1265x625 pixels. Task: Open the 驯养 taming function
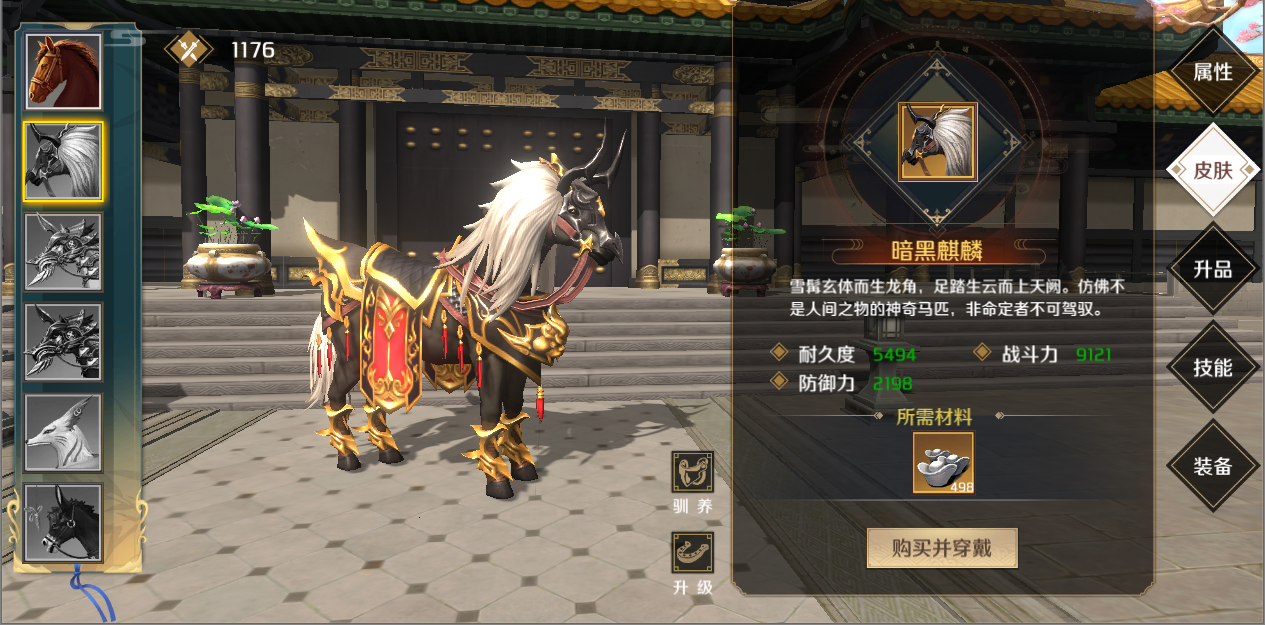692,472
